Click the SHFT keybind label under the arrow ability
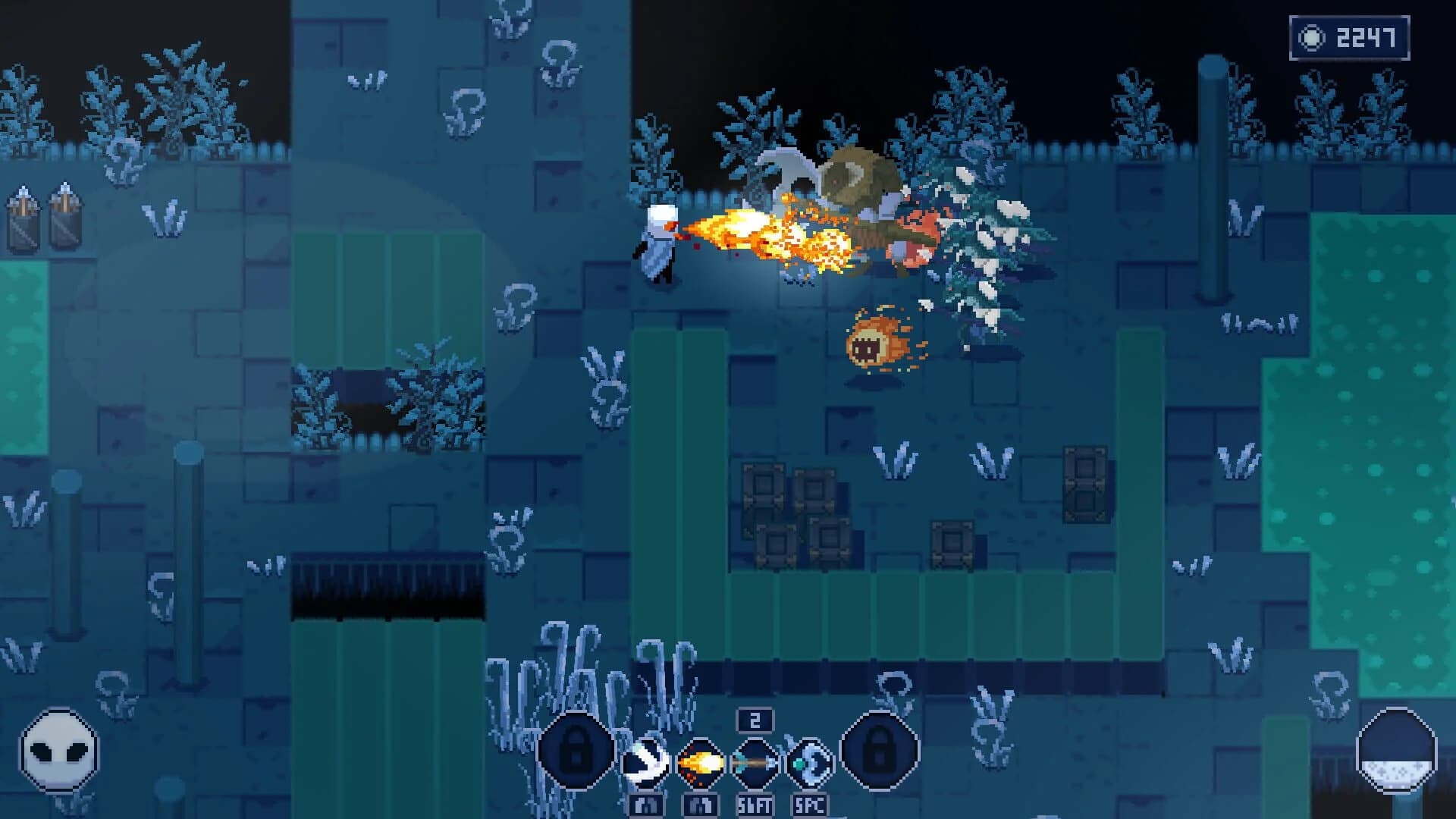1456x819 pixels. [x=755, y=805]
